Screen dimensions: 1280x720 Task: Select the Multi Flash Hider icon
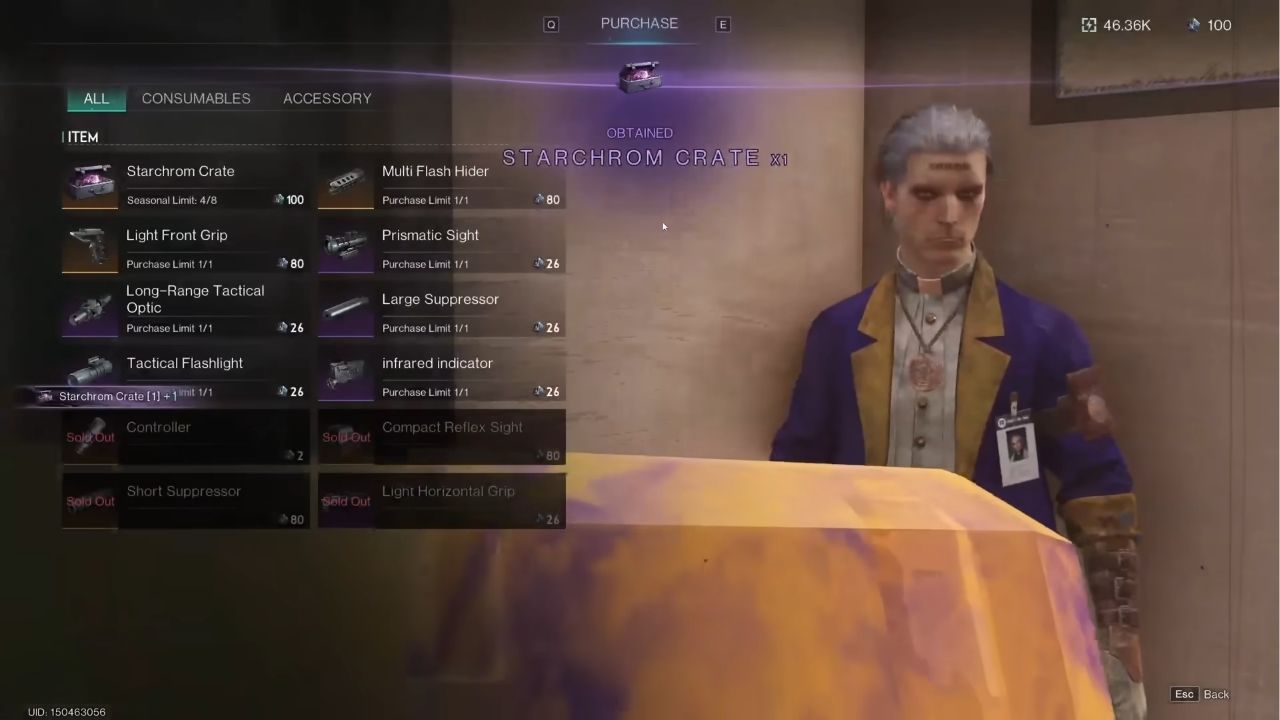click(345, 181)
